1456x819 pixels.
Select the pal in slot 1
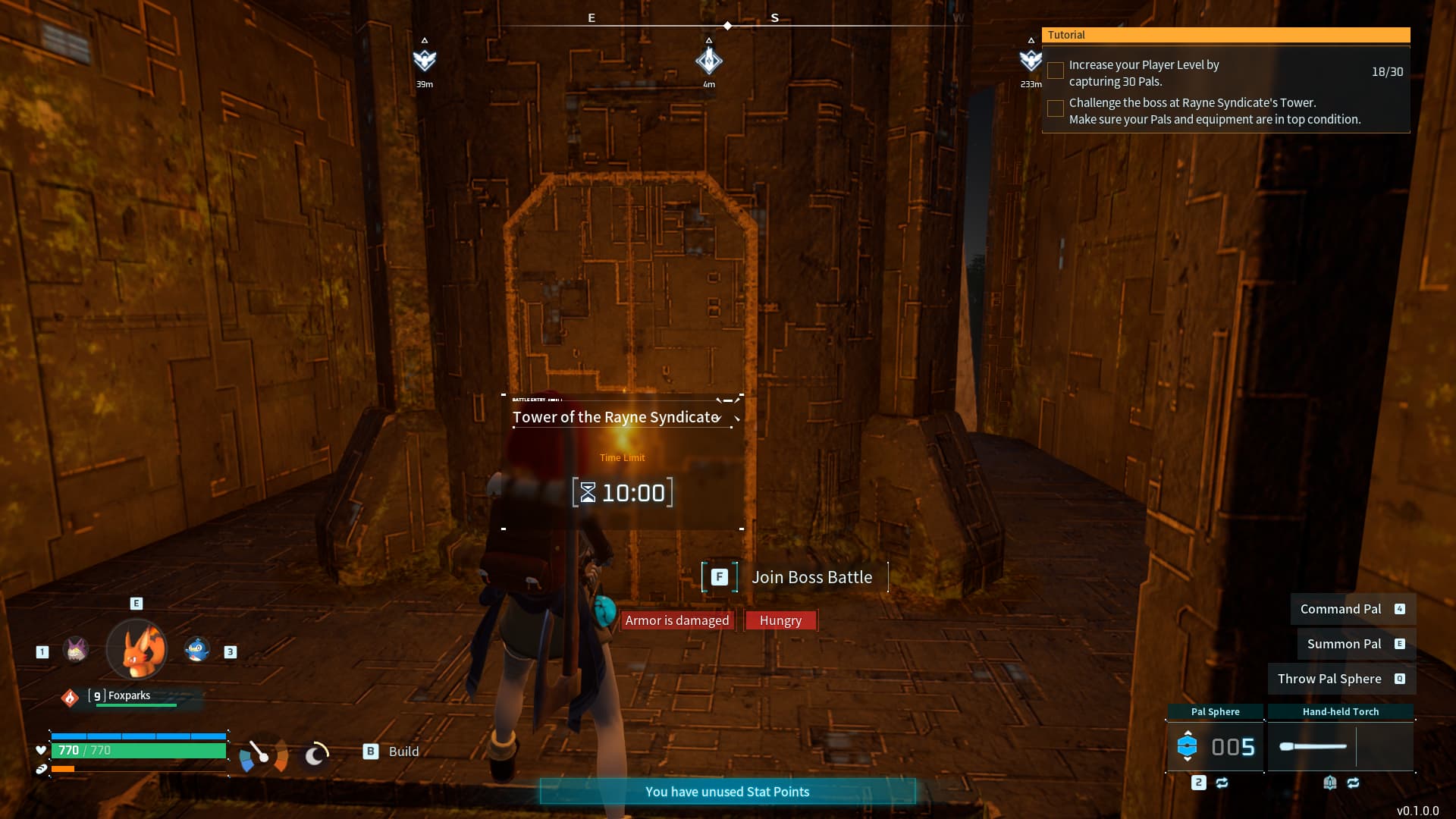pos(76,651)
